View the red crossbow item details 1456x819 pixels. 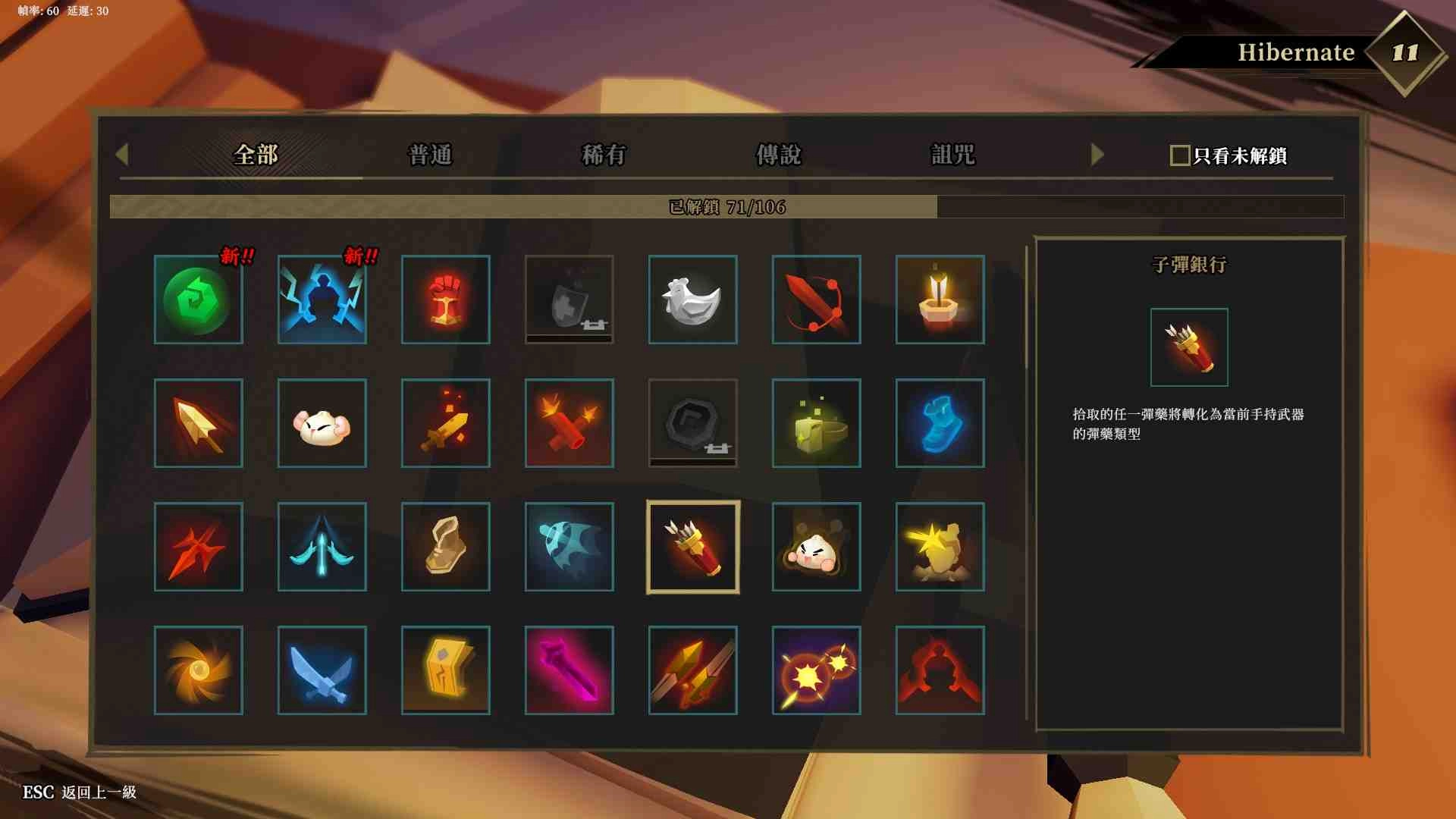point(816,298)
